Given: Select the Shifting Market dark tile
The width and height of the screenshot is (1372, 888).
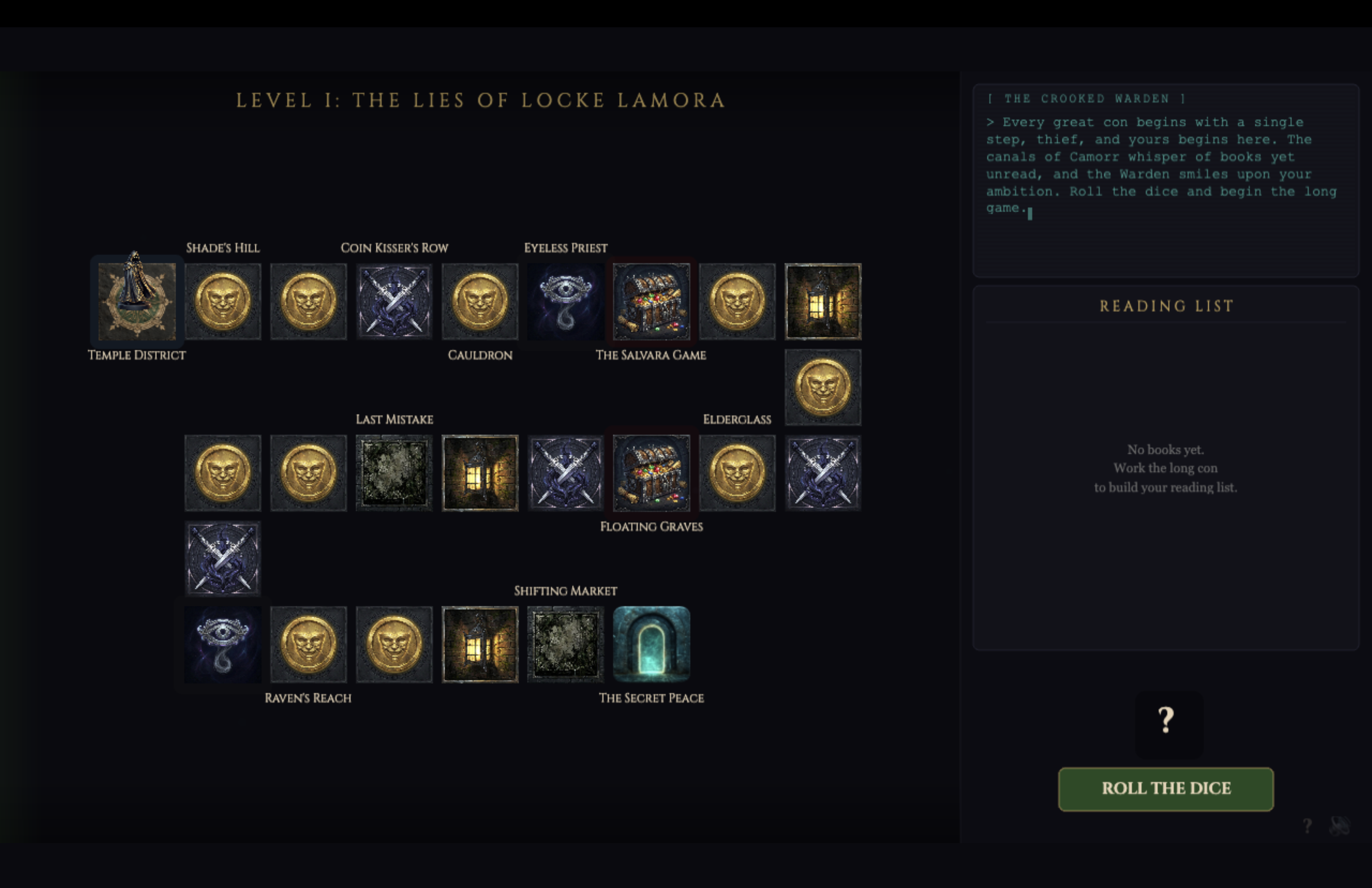Looking at the screenshot, I should tap(566, 644).
